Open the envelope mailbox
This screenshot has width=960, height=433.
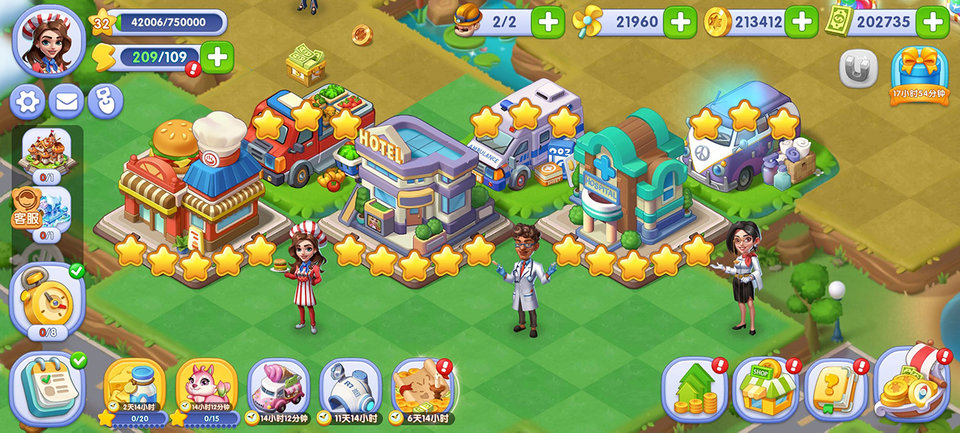pyautogui.click(x=66, y=101)
